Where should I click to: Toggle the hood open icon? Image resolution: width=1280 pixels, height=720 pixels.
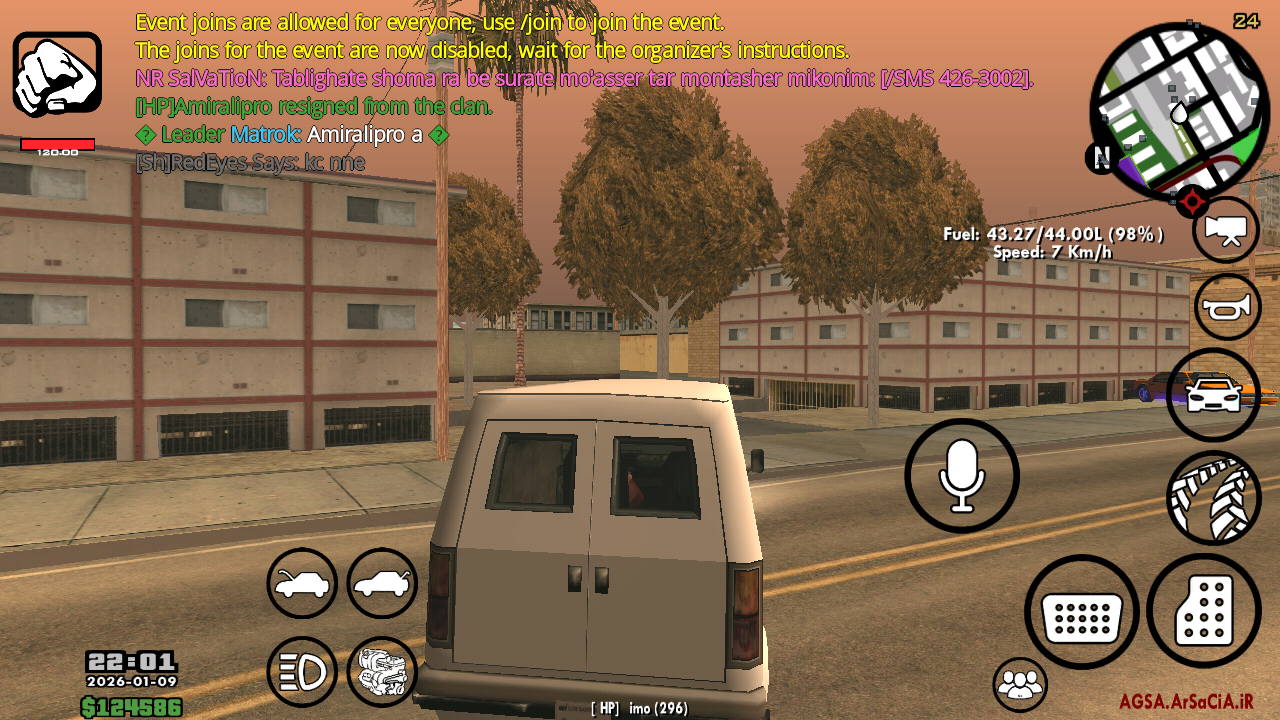click(301, 583)
